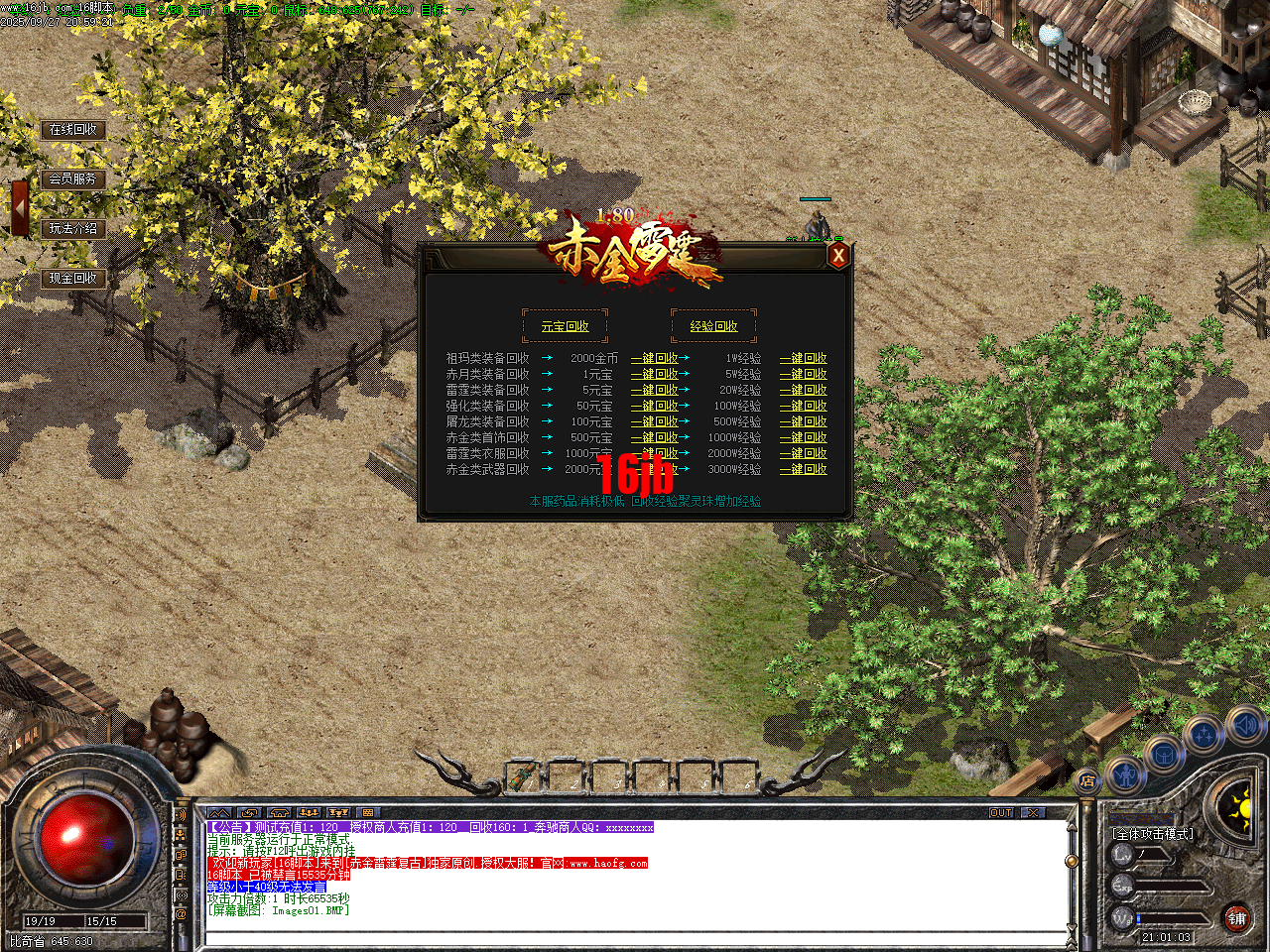
Task: Open the 店 shop circular icon
Action: [1087, 780]
